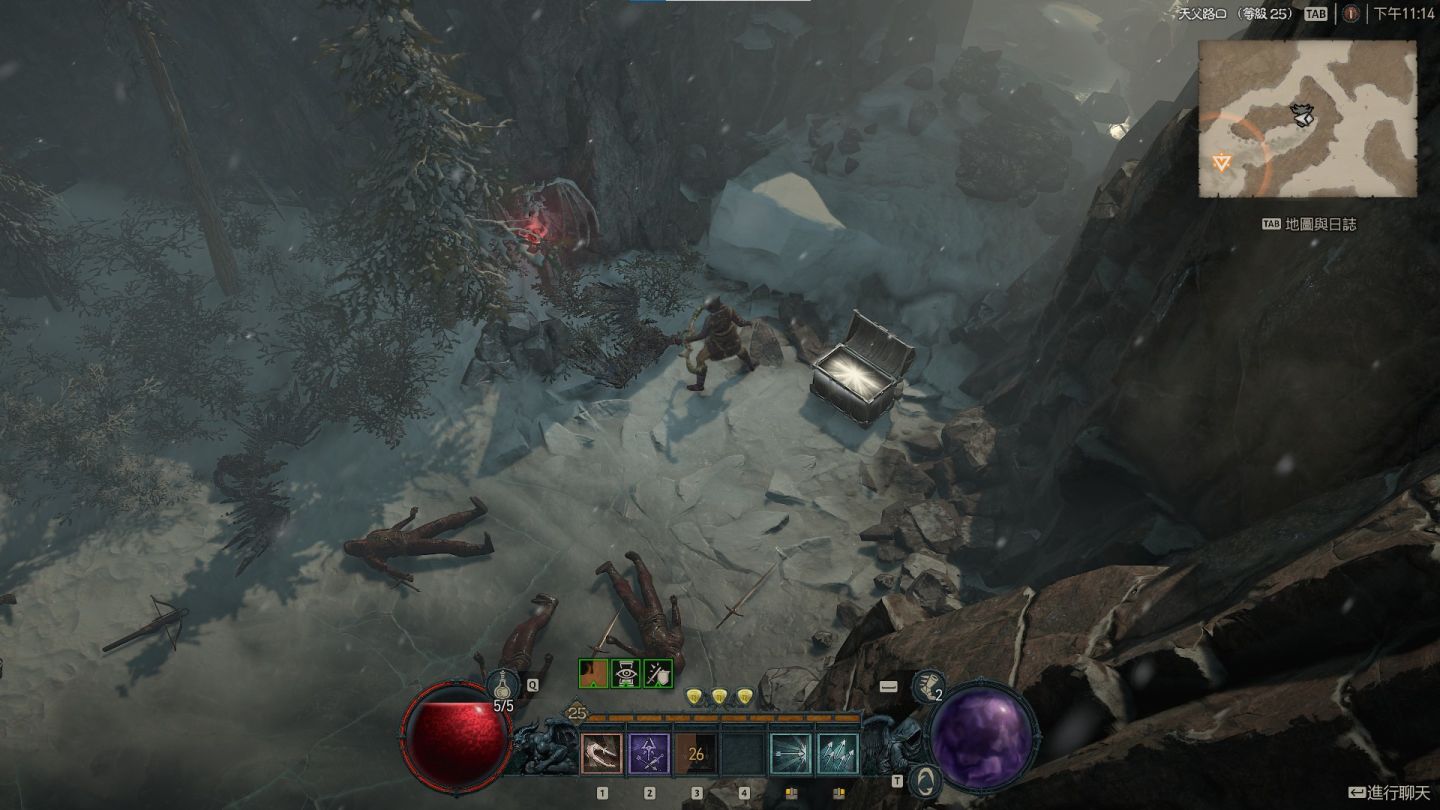Viewport: 1440px width, 810px height.
Task: Click the boot evade charge icon
Action: click(927, 685)
